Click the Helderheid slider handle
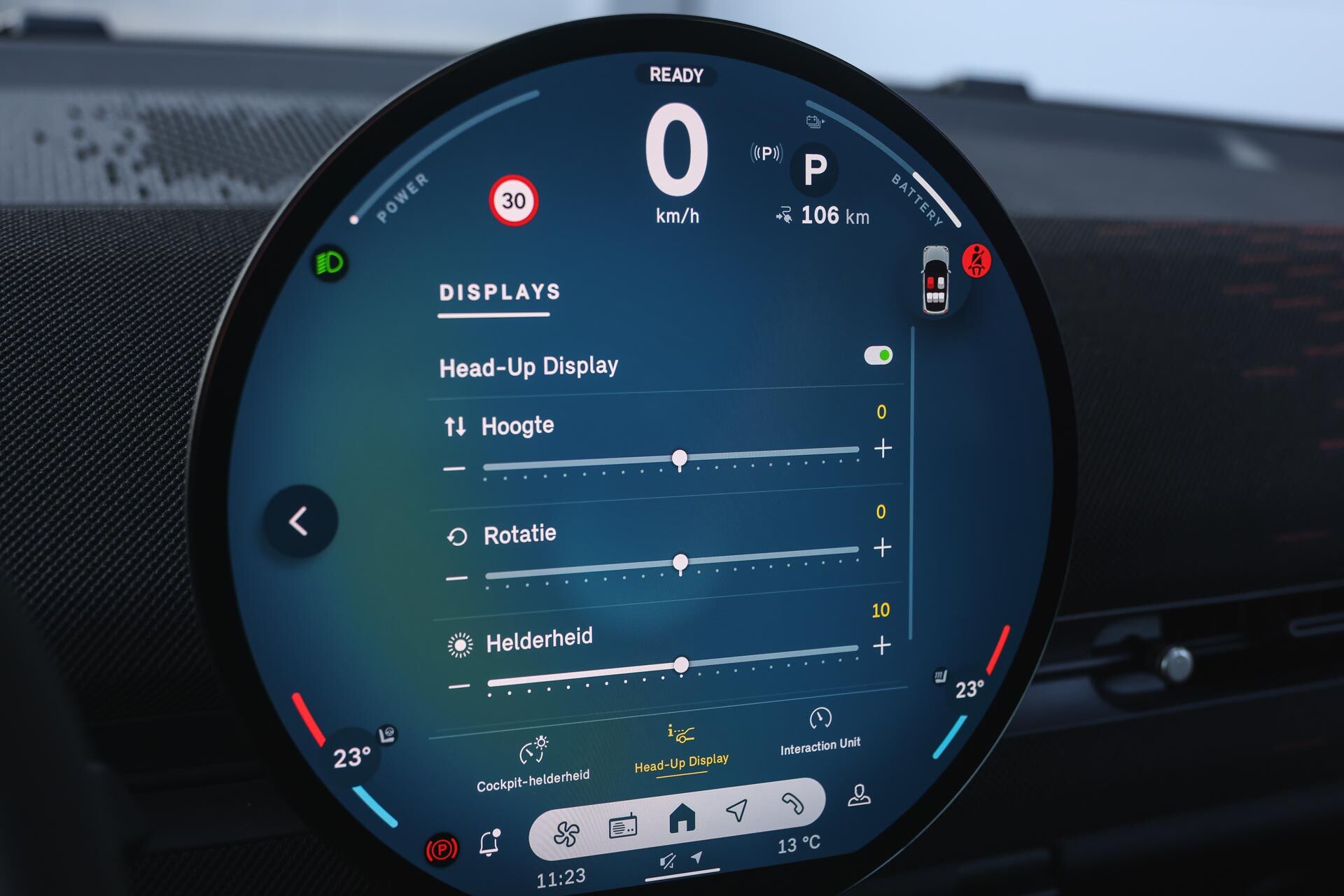The image size is (1344, 896). 681,665
